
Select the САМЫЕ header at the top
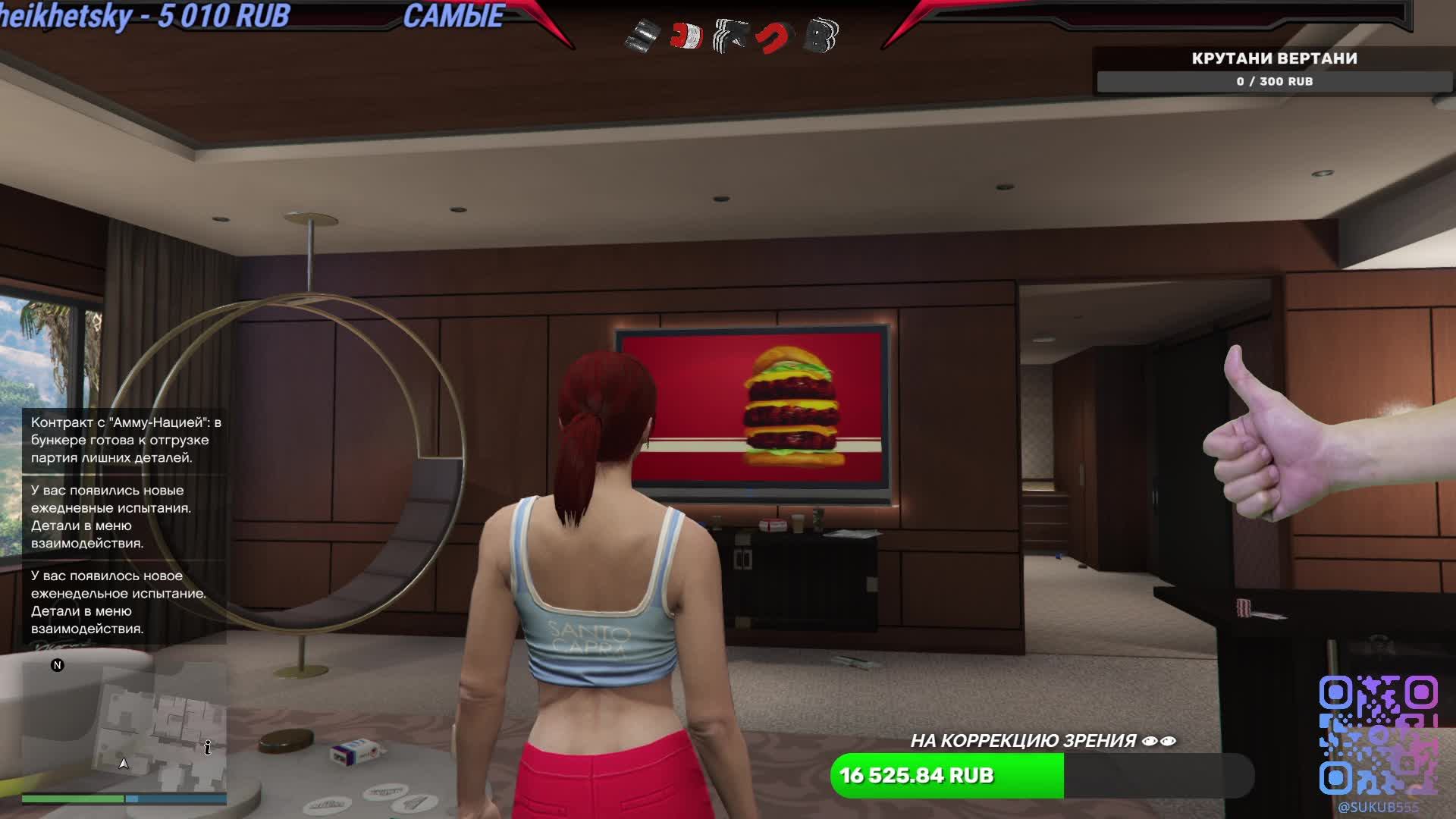pyautogui.click(x=456, y=15)
